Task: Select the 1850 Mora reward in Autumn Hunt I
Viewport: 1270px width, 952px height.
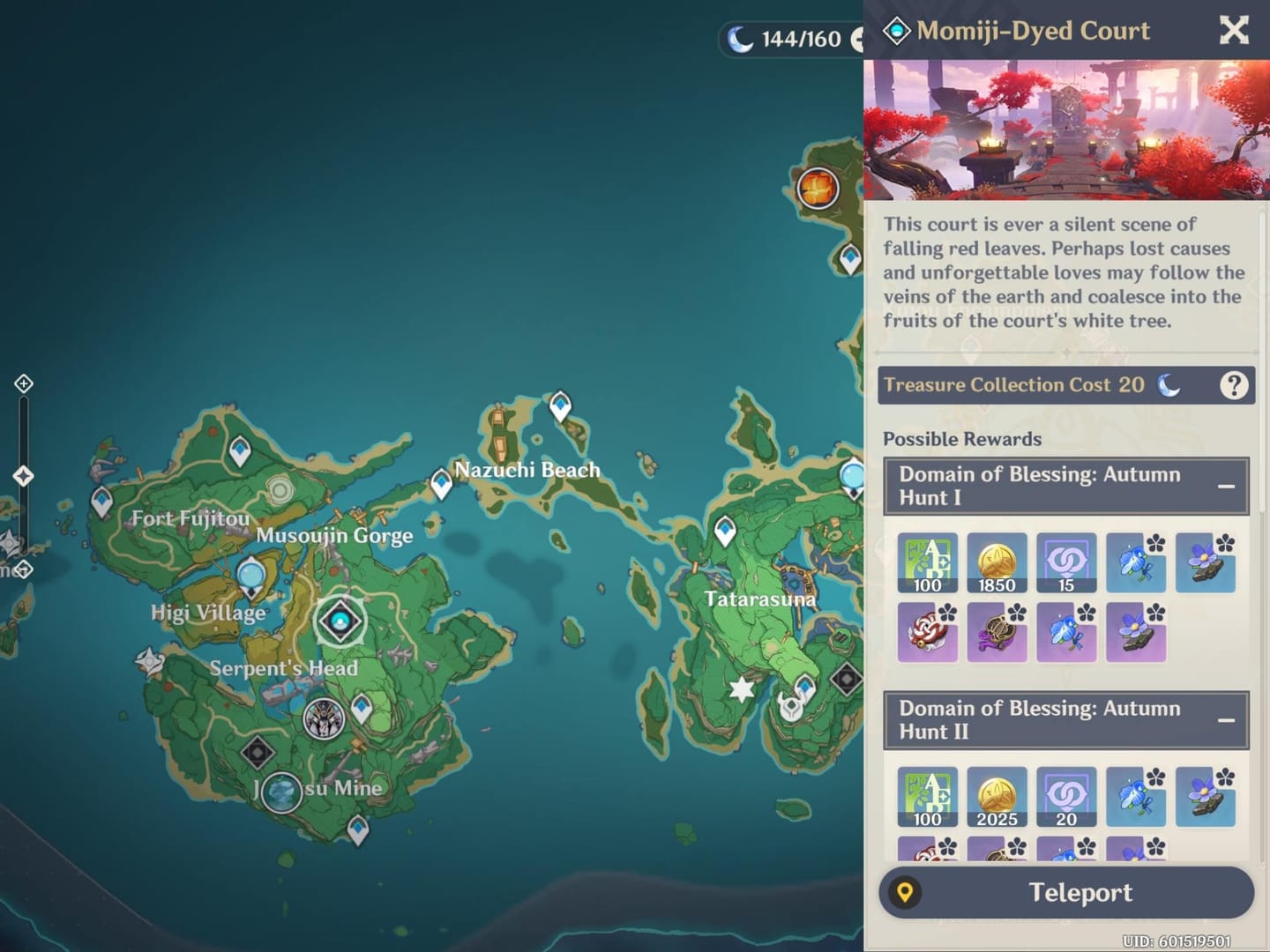Action: click(x=997, y=562)
